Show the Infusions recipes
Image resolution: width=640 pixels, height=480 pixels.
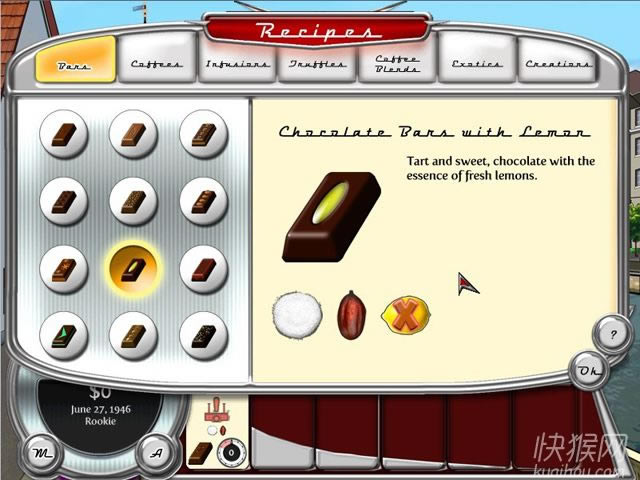237,64
